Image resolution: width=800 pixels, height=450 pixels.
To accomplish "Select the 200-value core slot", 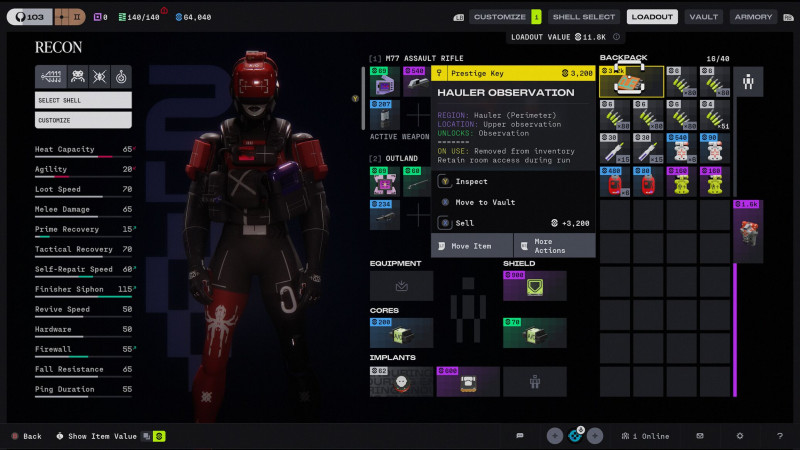I will pos(401,333).
